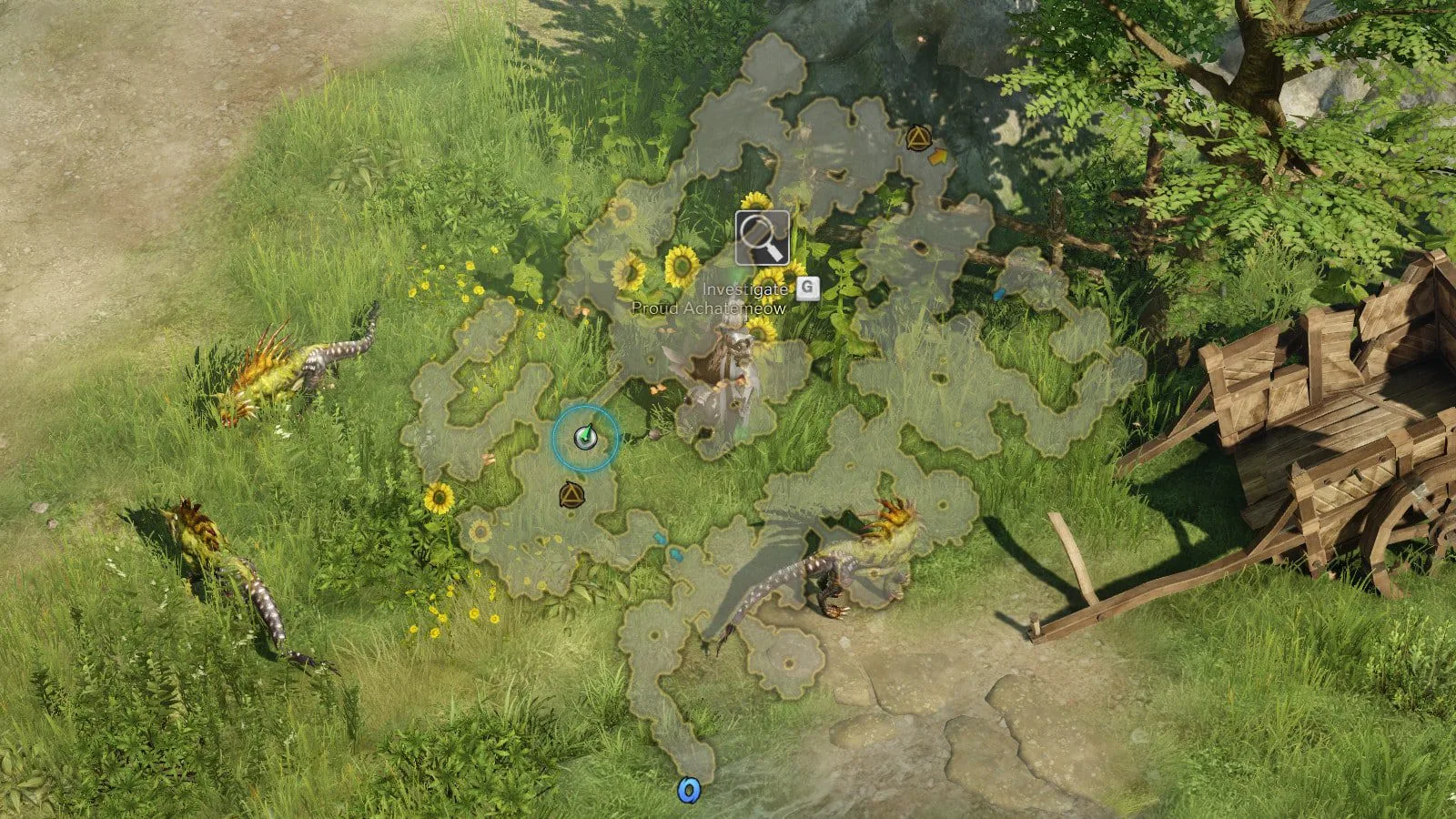Select the triangle marker below the player arrow

[x=571, y=495]
